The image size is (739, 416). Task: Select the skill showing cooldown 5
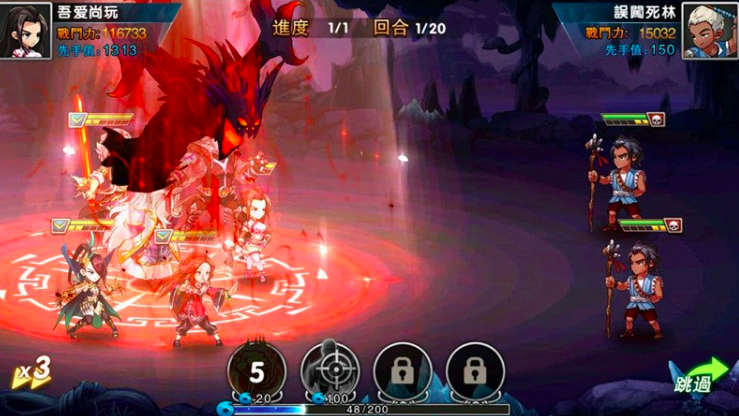[257, 372]
